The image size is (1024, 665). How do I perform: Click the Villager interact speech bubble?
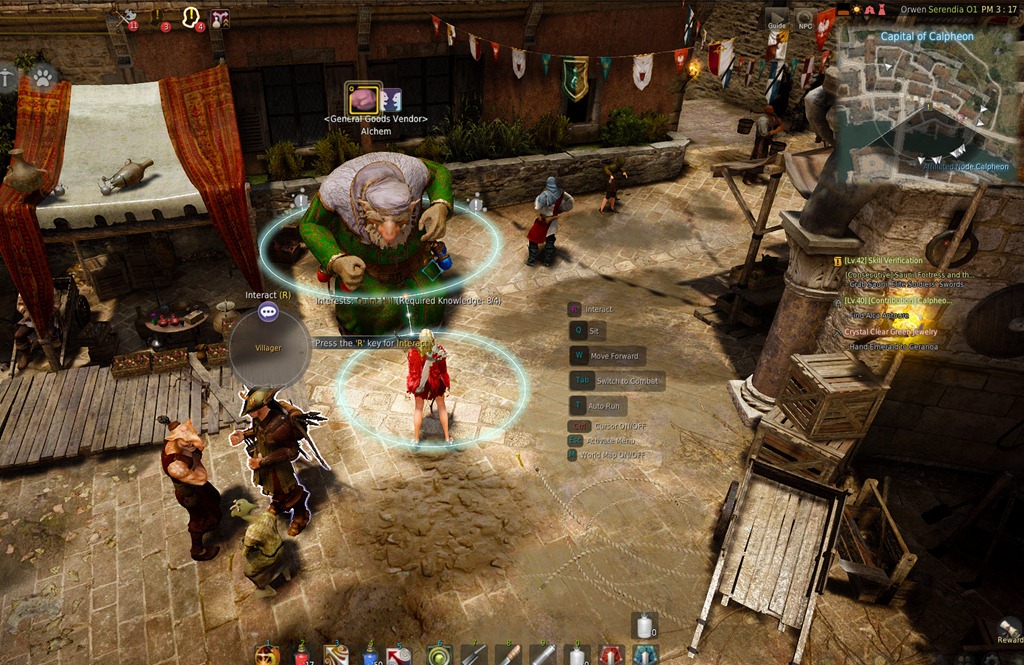coord(267,312)
